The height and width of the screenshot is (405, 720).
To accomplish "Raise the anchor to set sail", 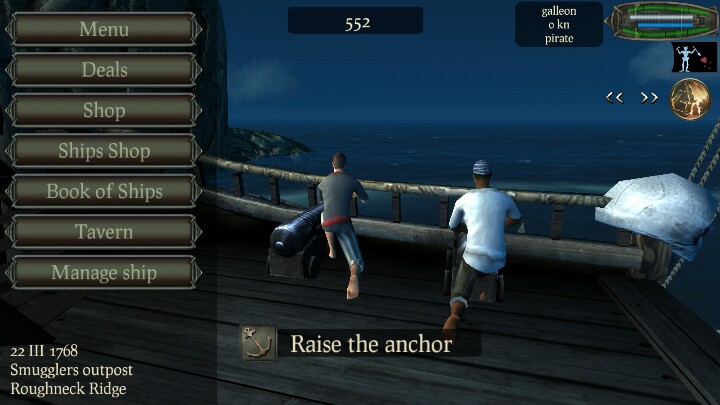I will point(360,344).
